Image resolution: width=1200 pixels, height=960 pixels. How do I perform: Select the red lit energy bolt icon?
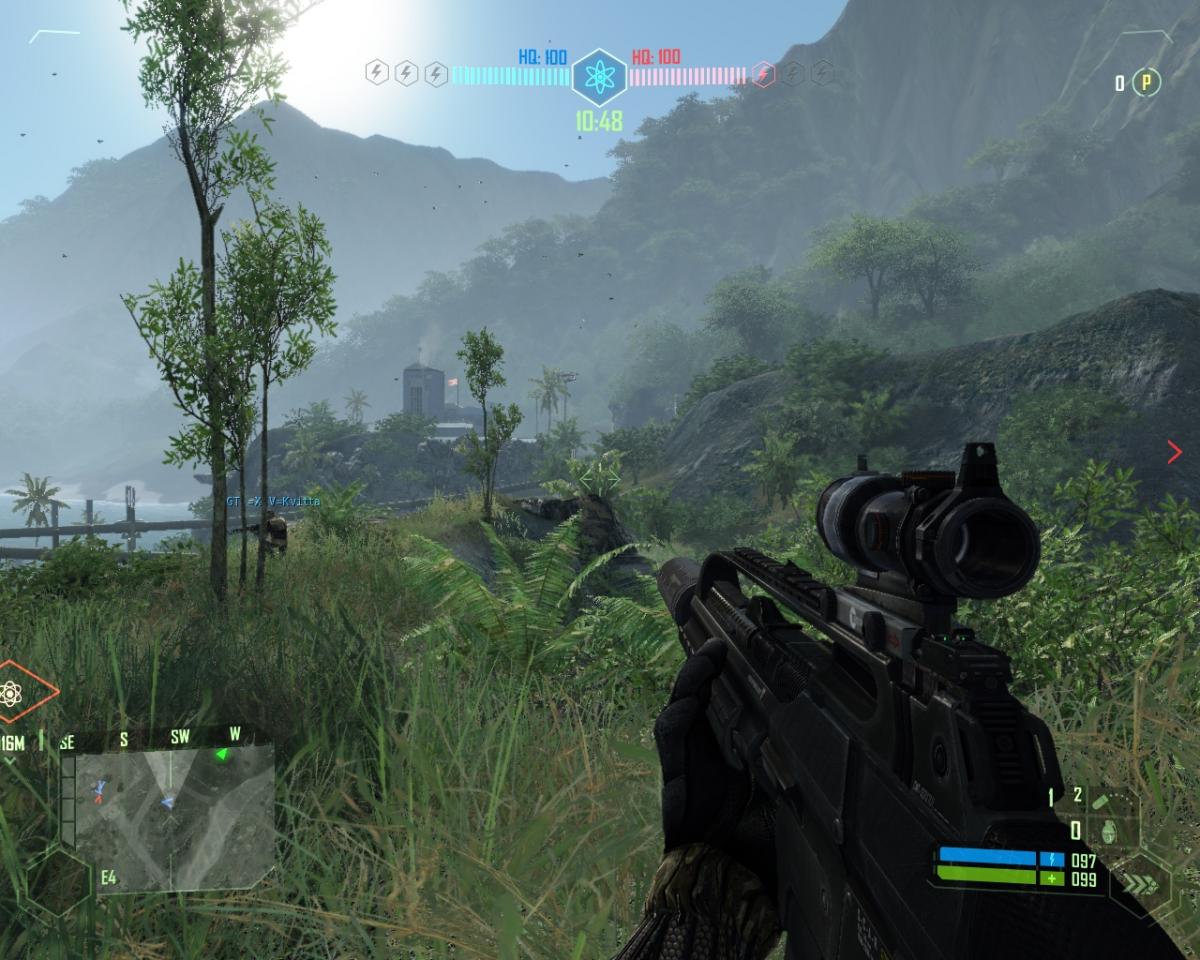coord(762,74)
